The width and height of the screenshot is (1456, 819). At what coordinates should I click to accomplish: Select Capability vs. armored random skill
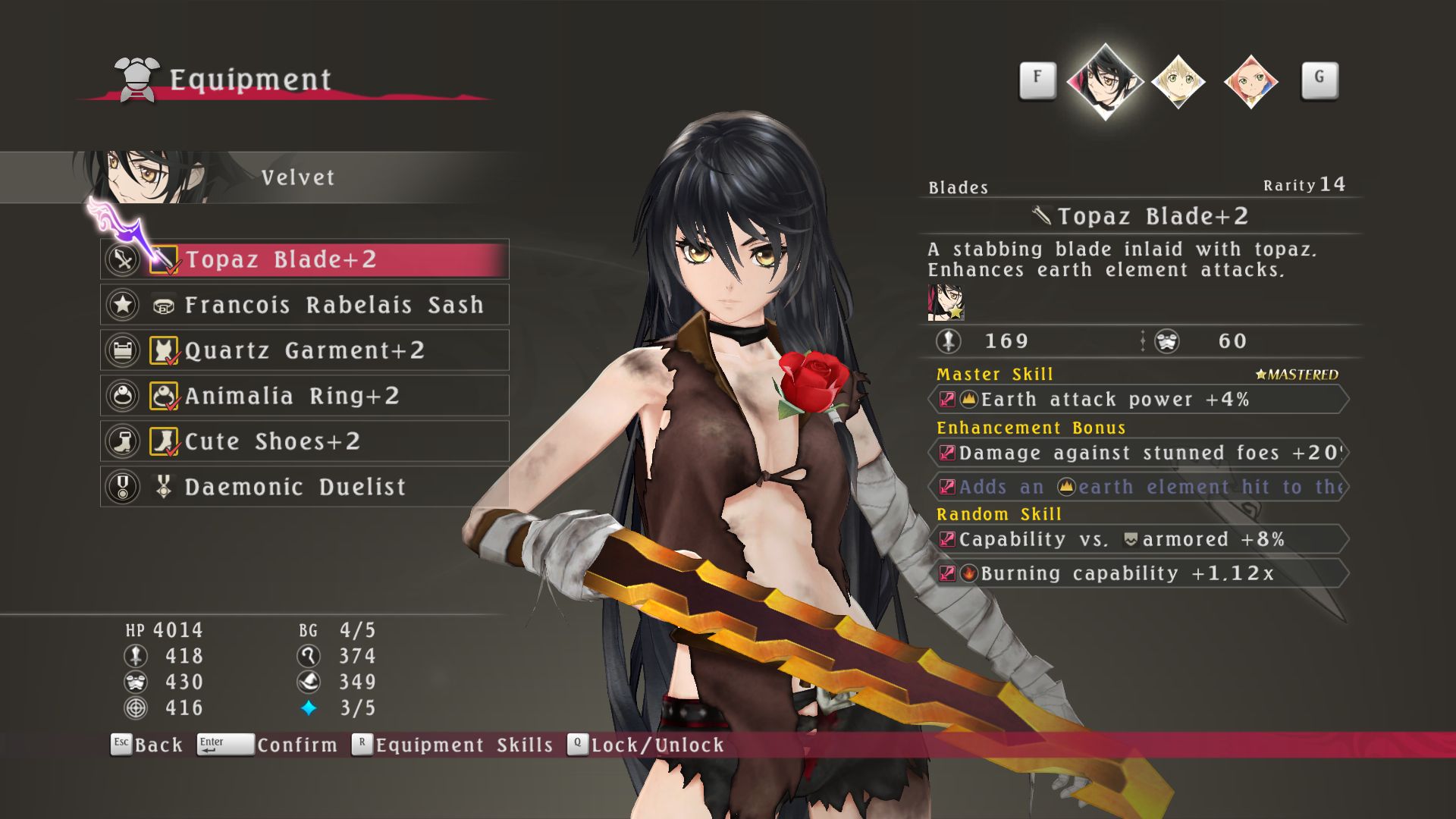[1137, 540]
